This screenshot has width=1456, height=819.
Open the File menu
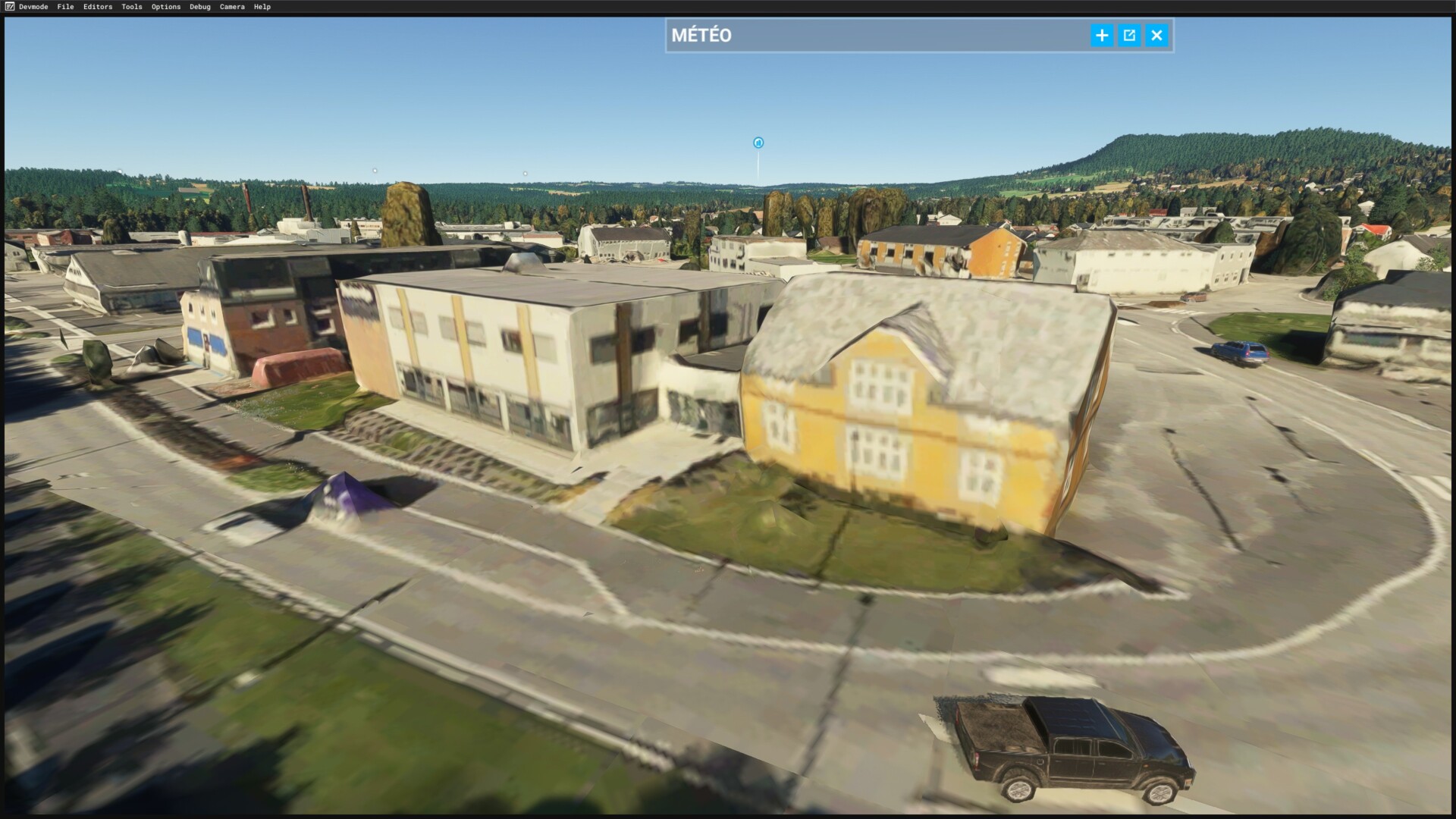pyautogui.click(x=66, y=7)
